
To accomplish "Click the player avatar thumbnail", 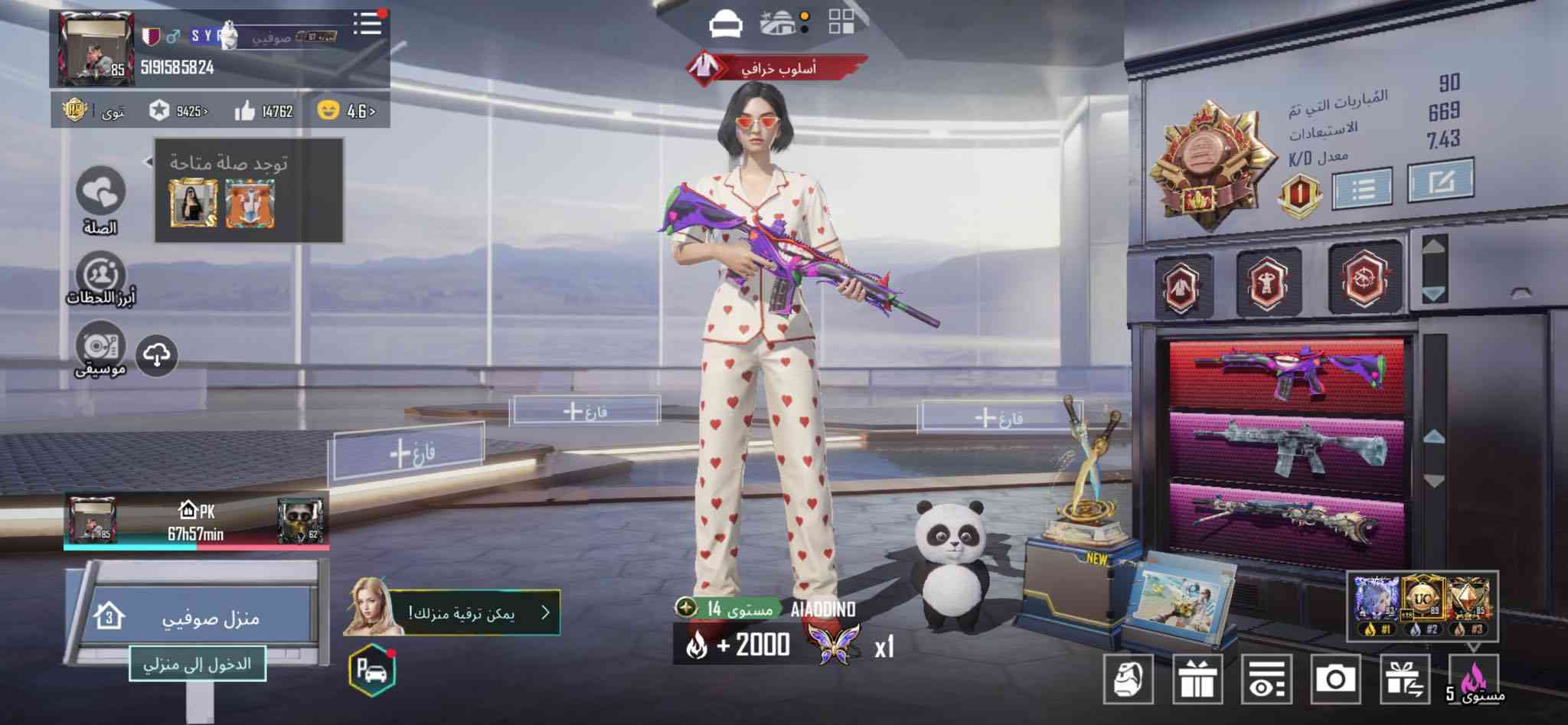I will 96,49.
